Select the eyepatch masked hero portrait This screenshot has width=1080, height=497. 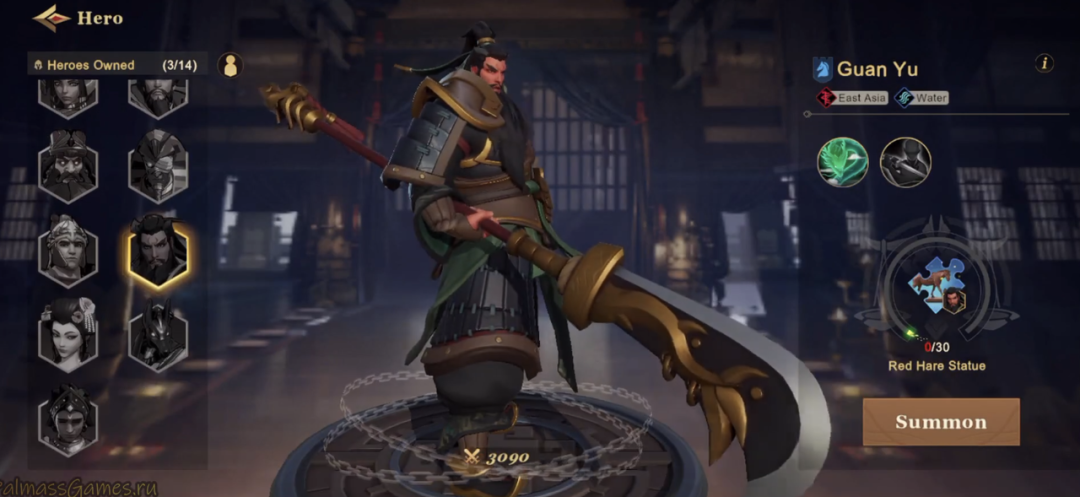pos(158,166)
